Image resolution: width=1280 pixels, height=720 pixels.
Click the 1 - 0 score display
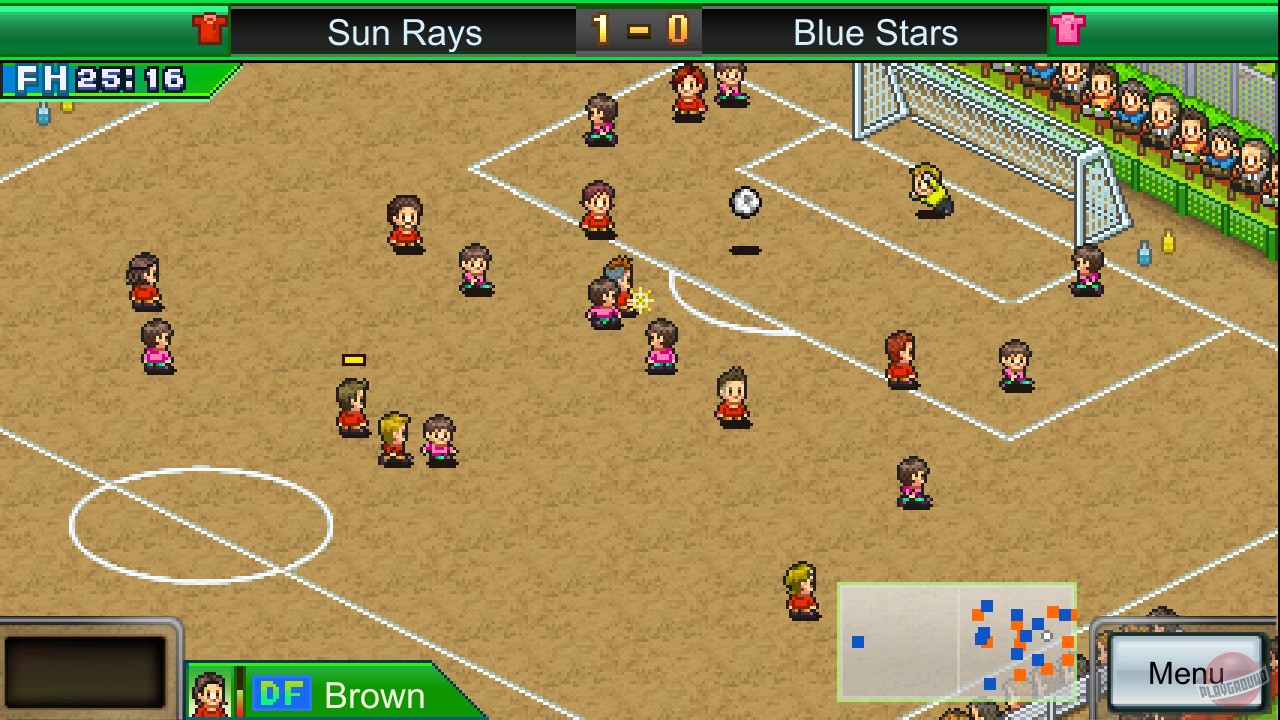(x=640, y=30)
